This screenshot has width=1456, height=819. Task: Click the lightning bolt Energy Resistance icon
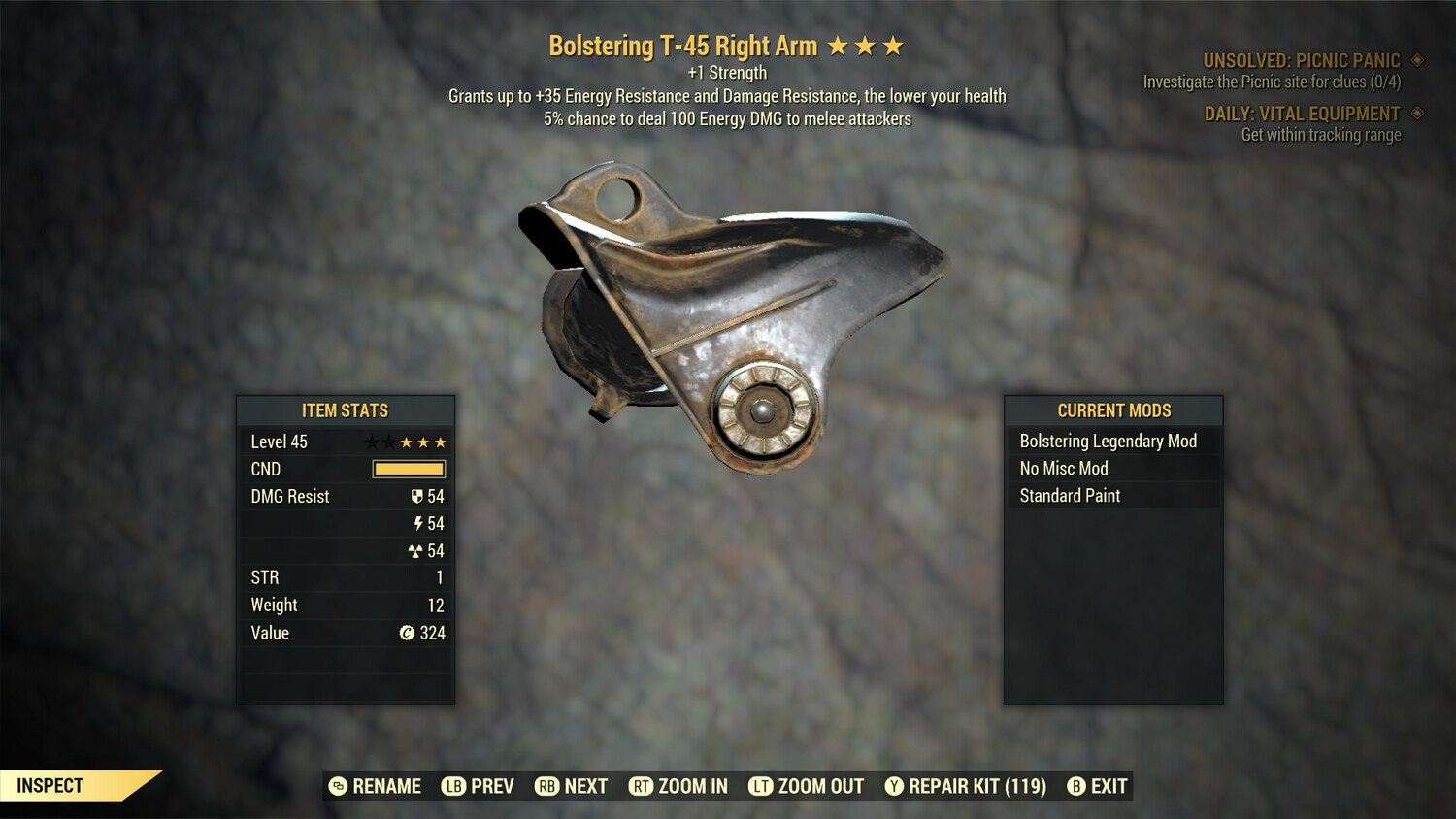418,523
